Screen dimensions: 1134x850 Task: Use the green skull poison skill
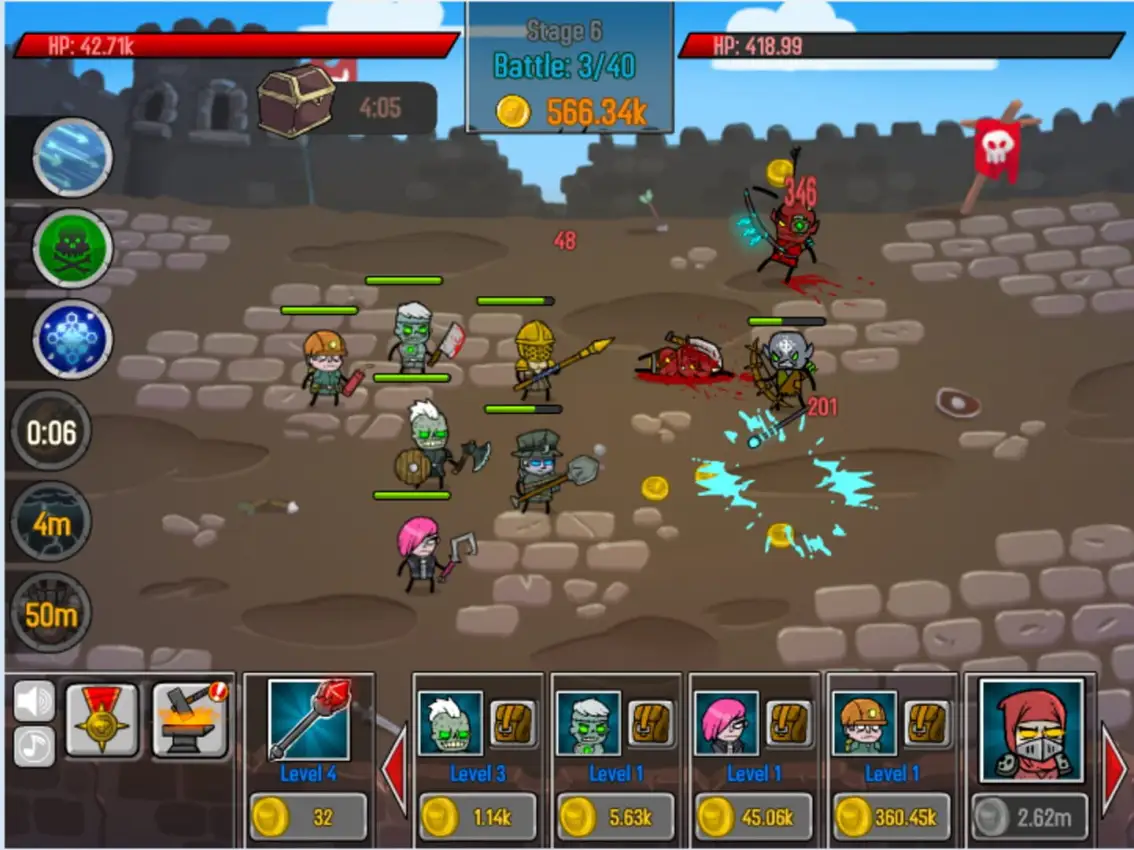[72, 247]
